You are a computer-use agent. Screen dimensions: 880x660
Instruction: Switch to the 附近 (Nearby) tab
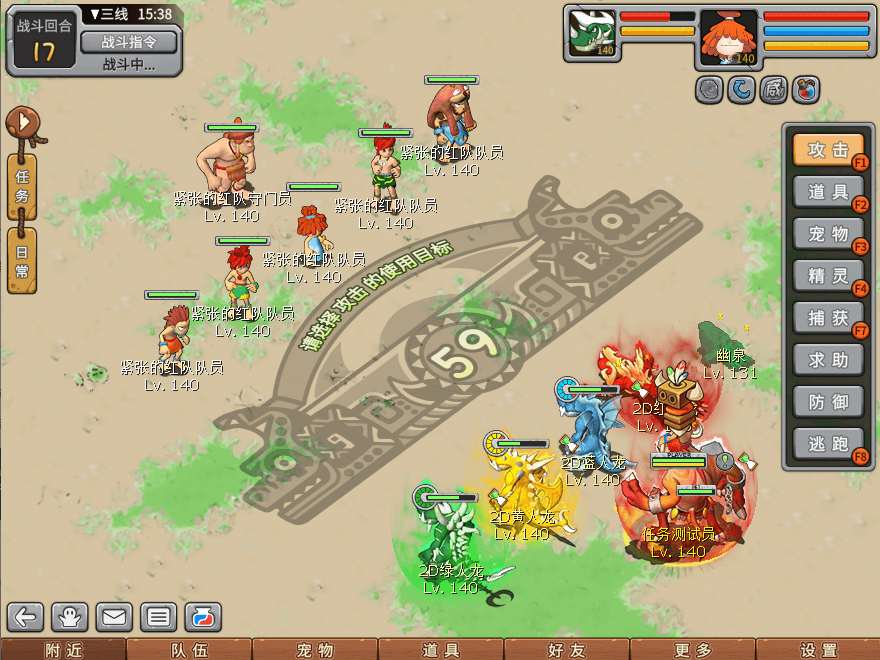62,650
